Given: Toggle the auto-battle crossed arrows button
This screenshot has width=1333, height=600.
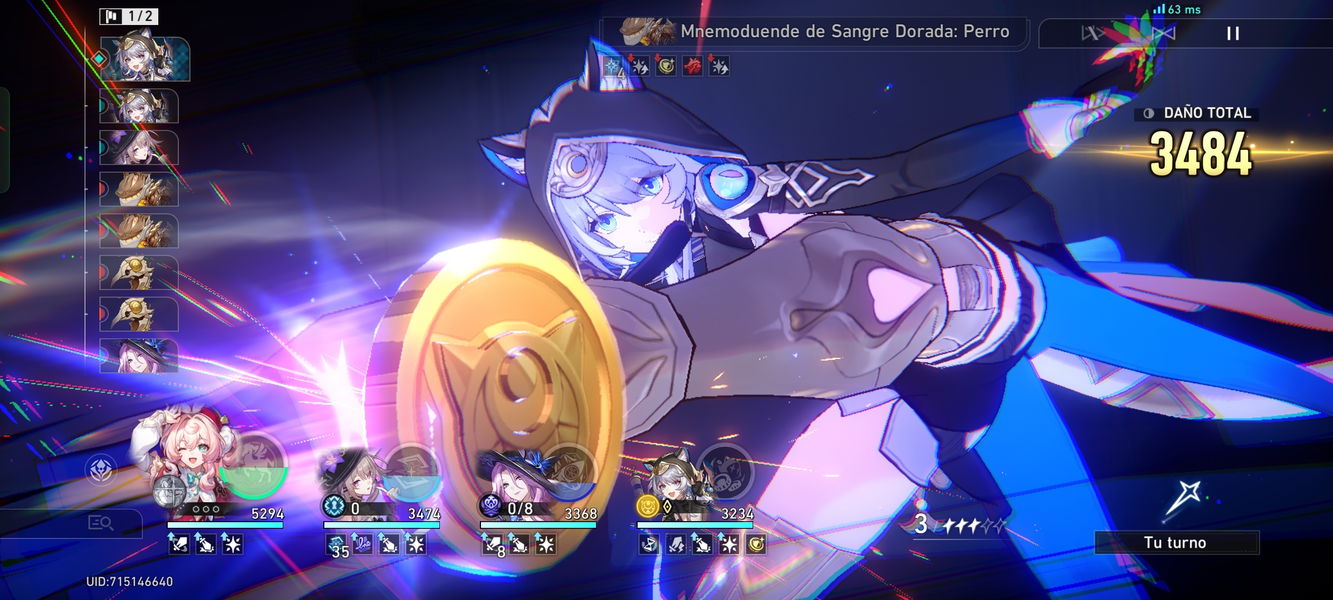Looking at the screenshot, I should click(1091, 33).
